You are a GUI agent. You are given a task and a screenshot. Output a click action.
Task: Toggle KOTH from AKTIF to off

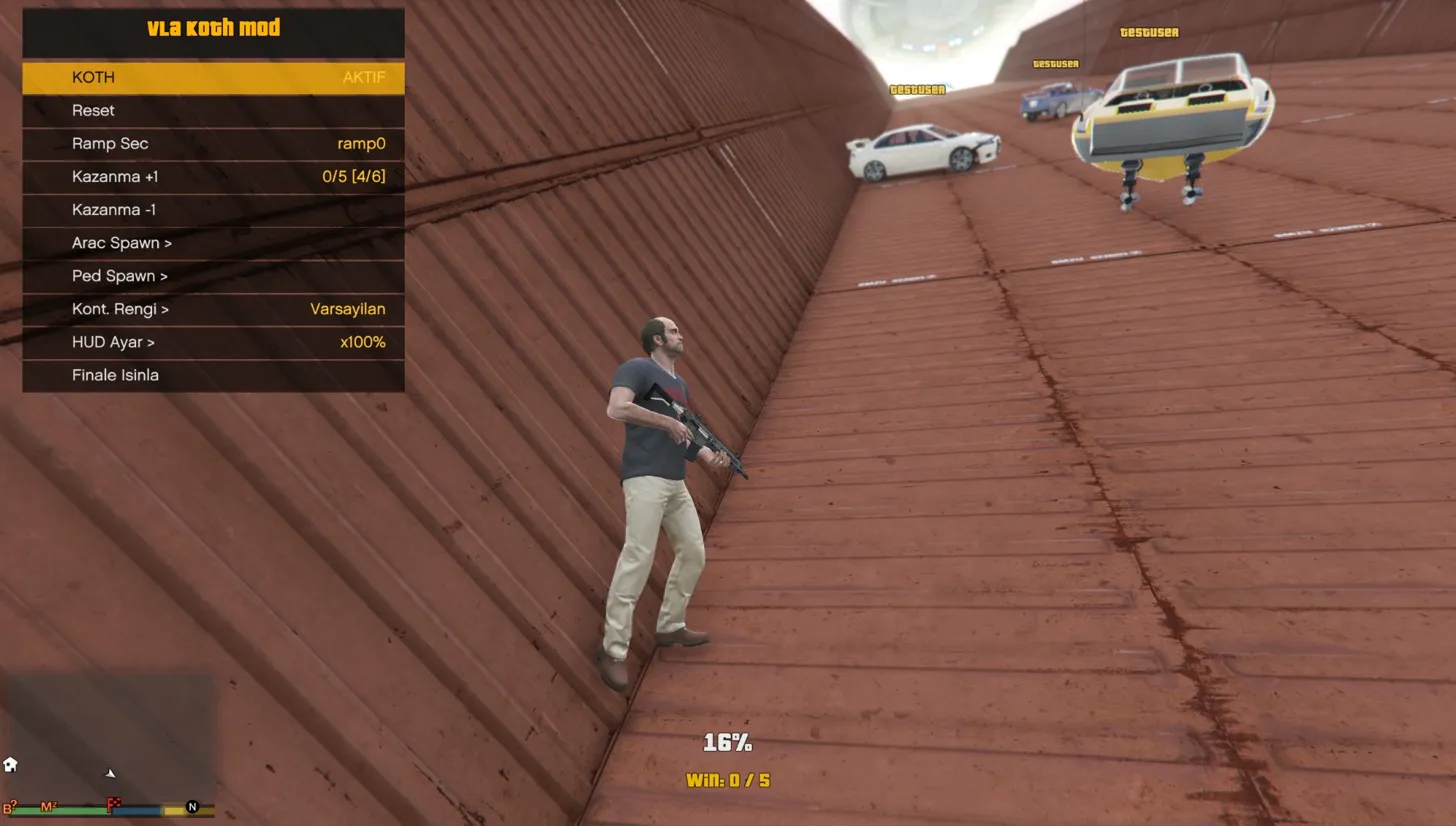(212, 77)
